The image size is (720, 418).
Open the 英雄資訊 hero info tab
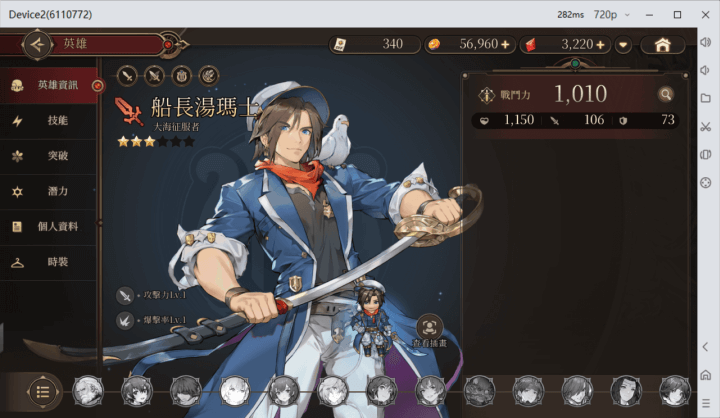coord(50,85)
